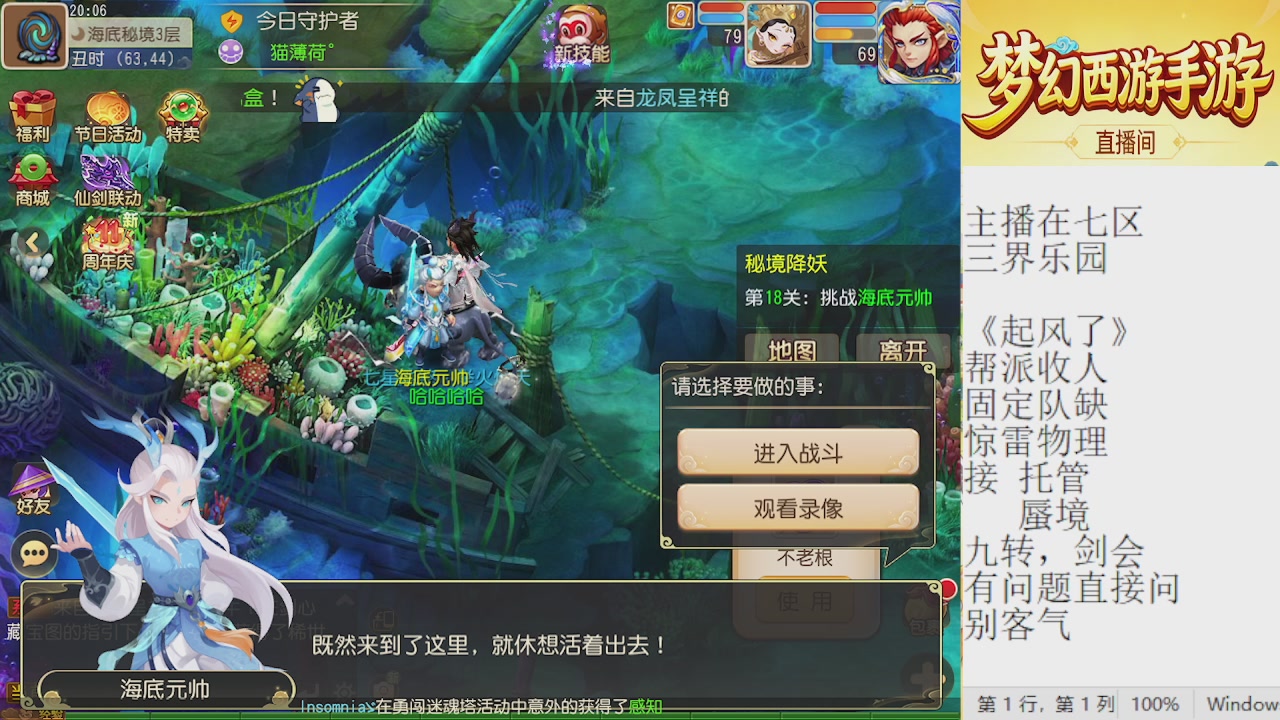Open the 福利 gift box panel

(33, 110)
